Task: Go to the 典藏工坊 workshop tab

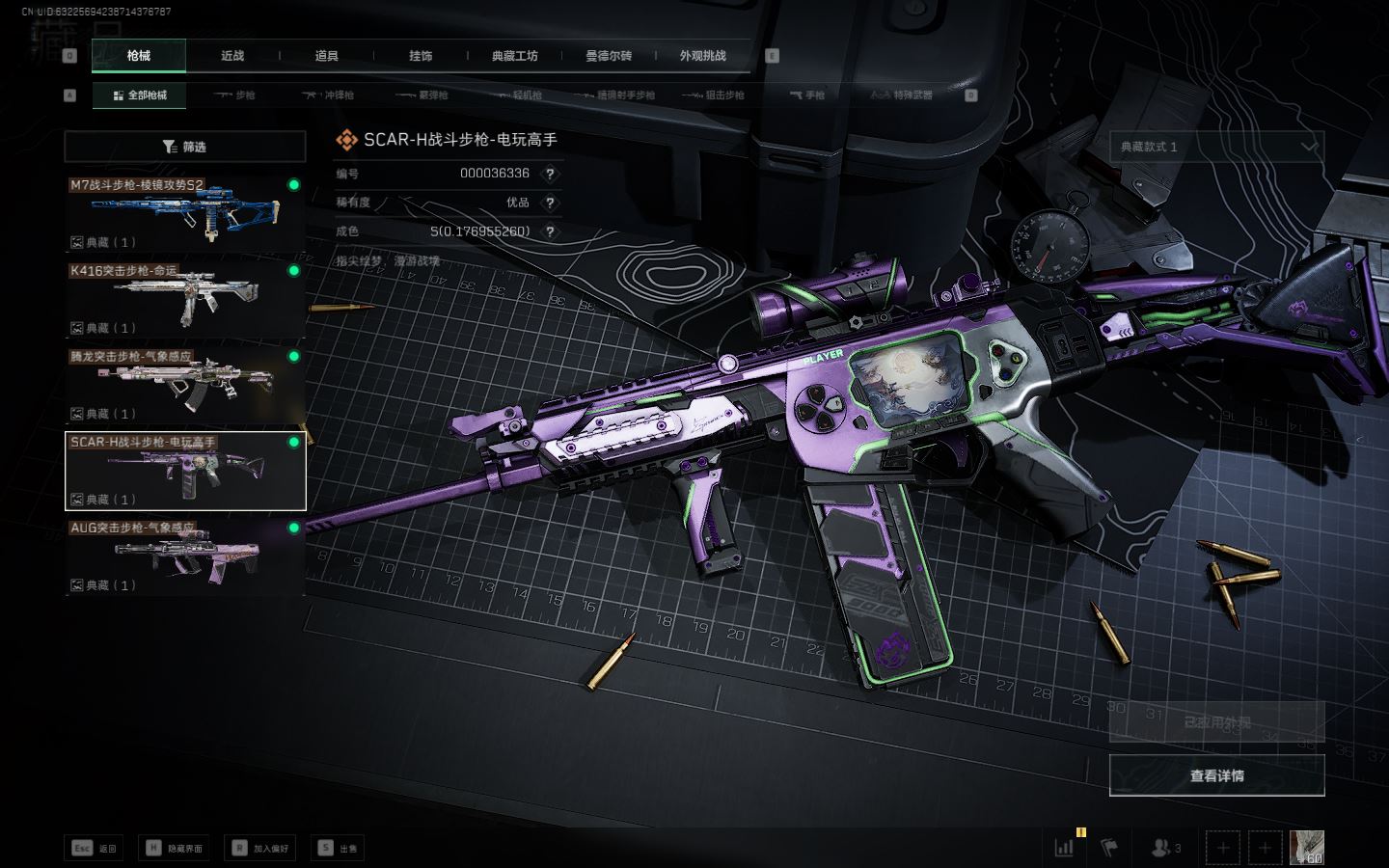Action: [x=514, y=56]
